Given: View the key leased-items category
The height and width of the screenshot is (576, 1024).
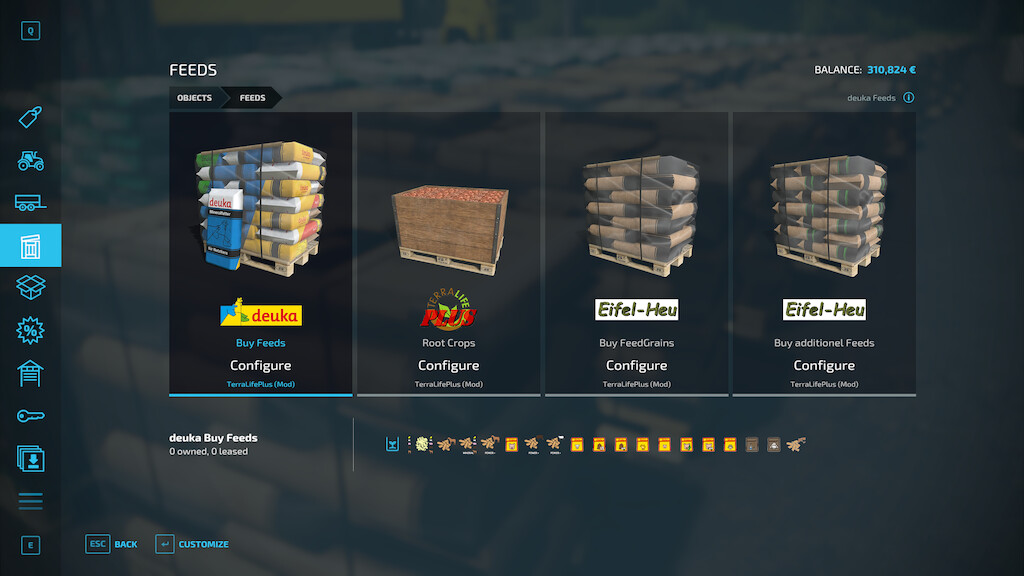Looking at the screenshot, I should (30, 416).
